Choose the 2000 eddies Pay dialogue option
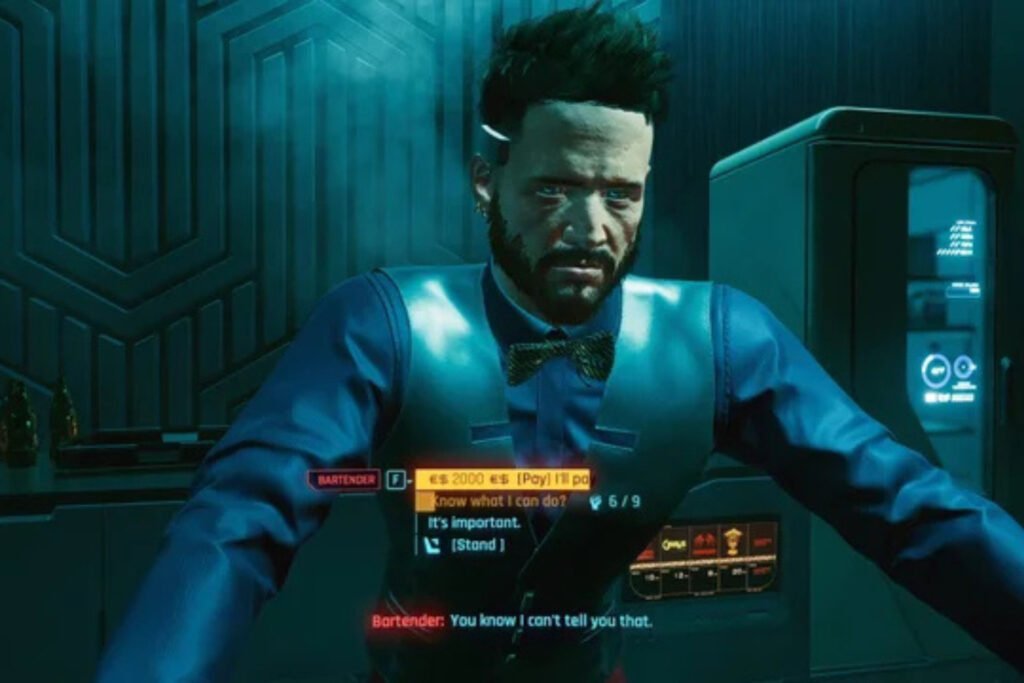Image resolution: width=1024 pixels, height=683 pixels. 503,479
